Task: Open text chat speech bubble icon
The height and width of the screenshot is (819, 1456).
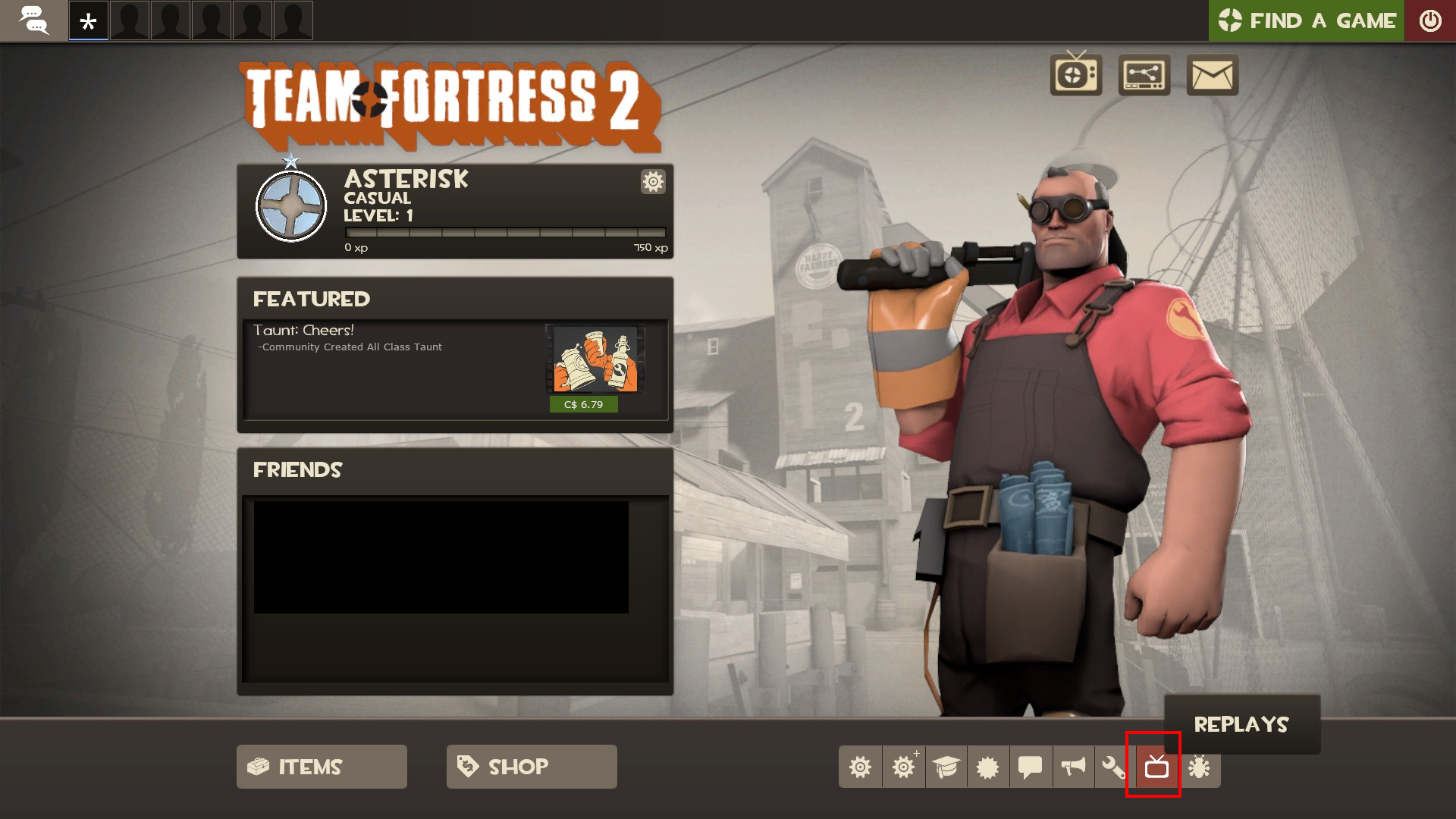Action: point(1031,767)
